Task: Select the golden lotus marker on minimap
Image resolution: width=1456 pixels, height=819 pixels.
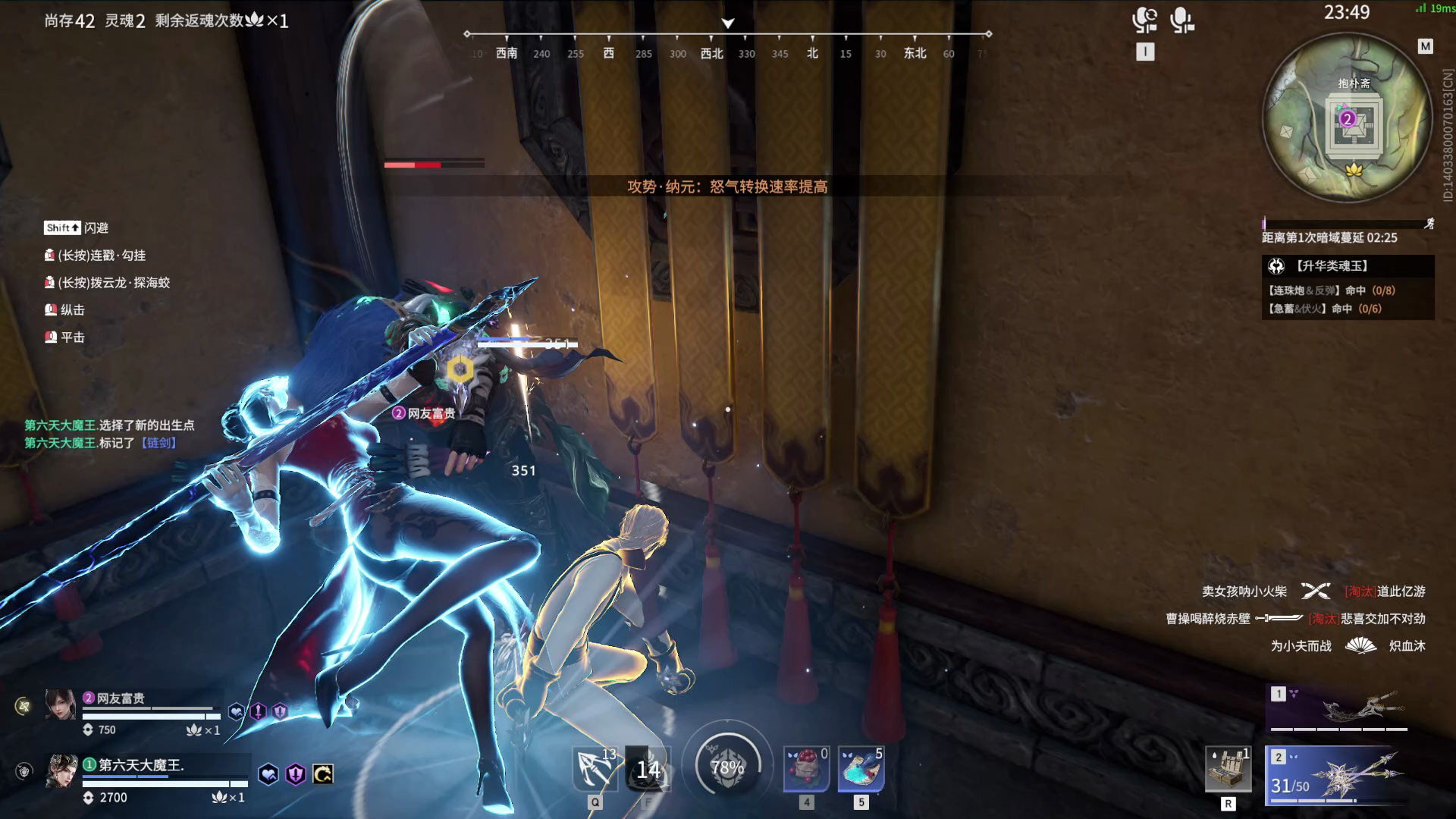Action: [1354, 169]
